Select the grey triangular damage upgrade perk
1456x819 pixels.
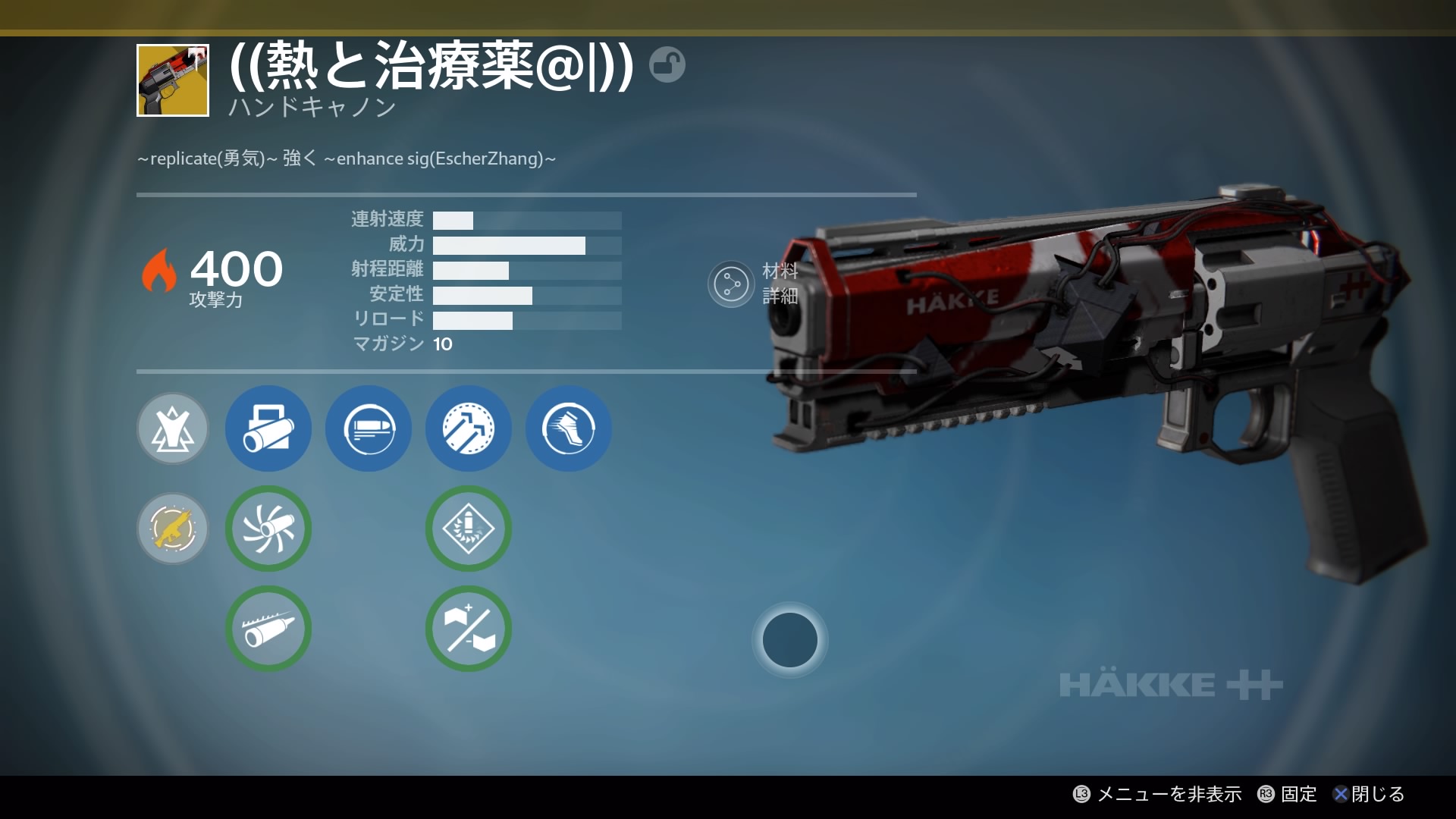(173, 428)
